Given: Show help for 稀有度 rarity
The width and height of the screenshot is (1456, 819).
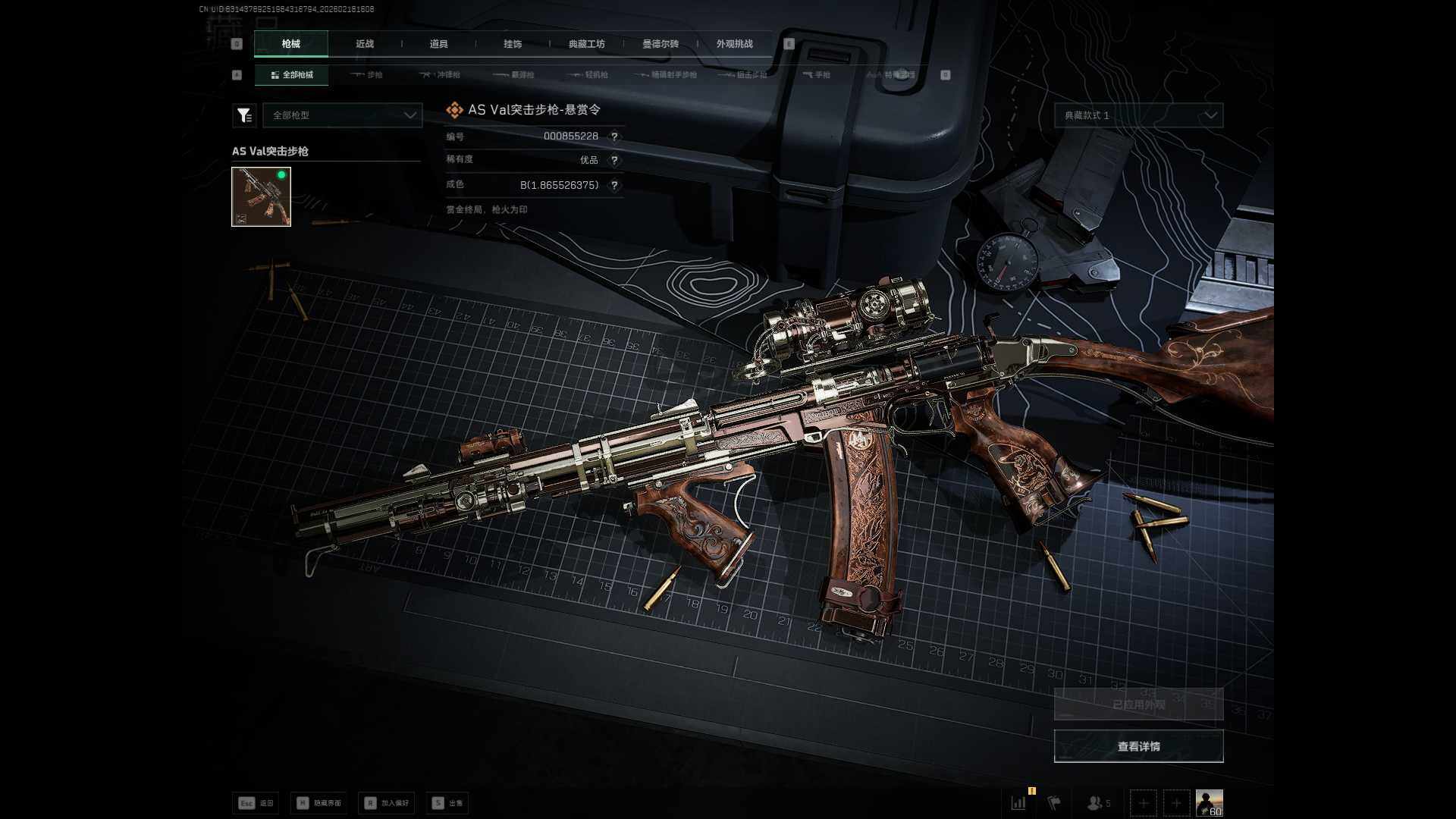Looking at the screenshot, I should (x=614, y=160).
